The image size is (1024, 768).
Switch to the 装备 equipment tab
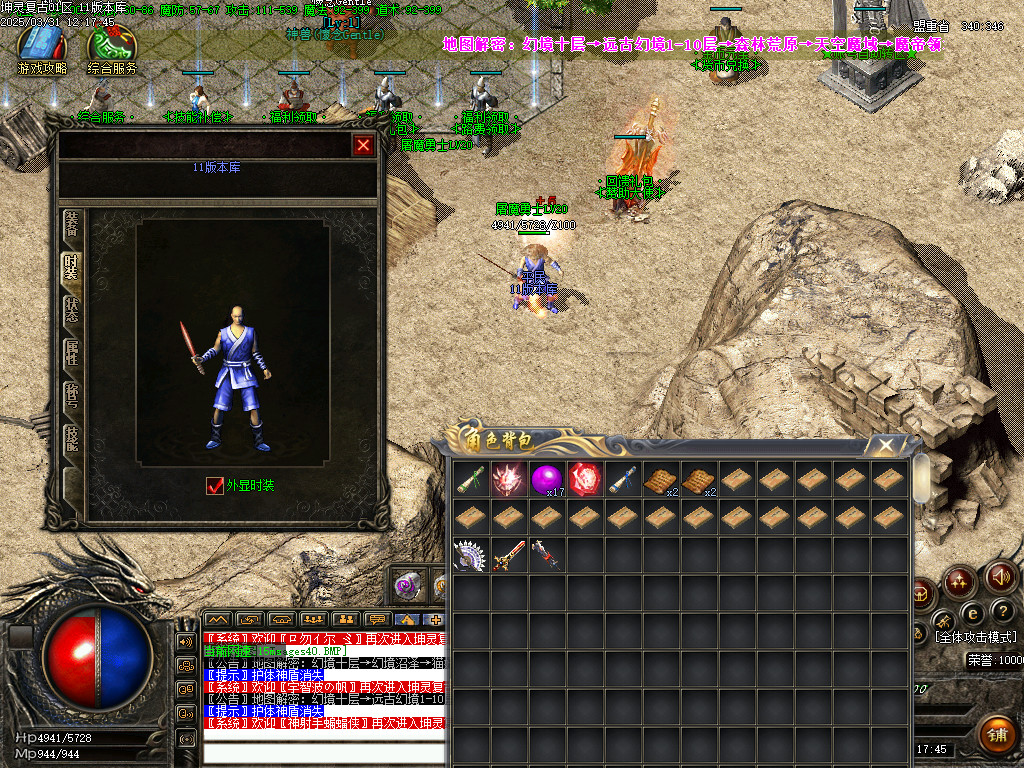[72, 223]
